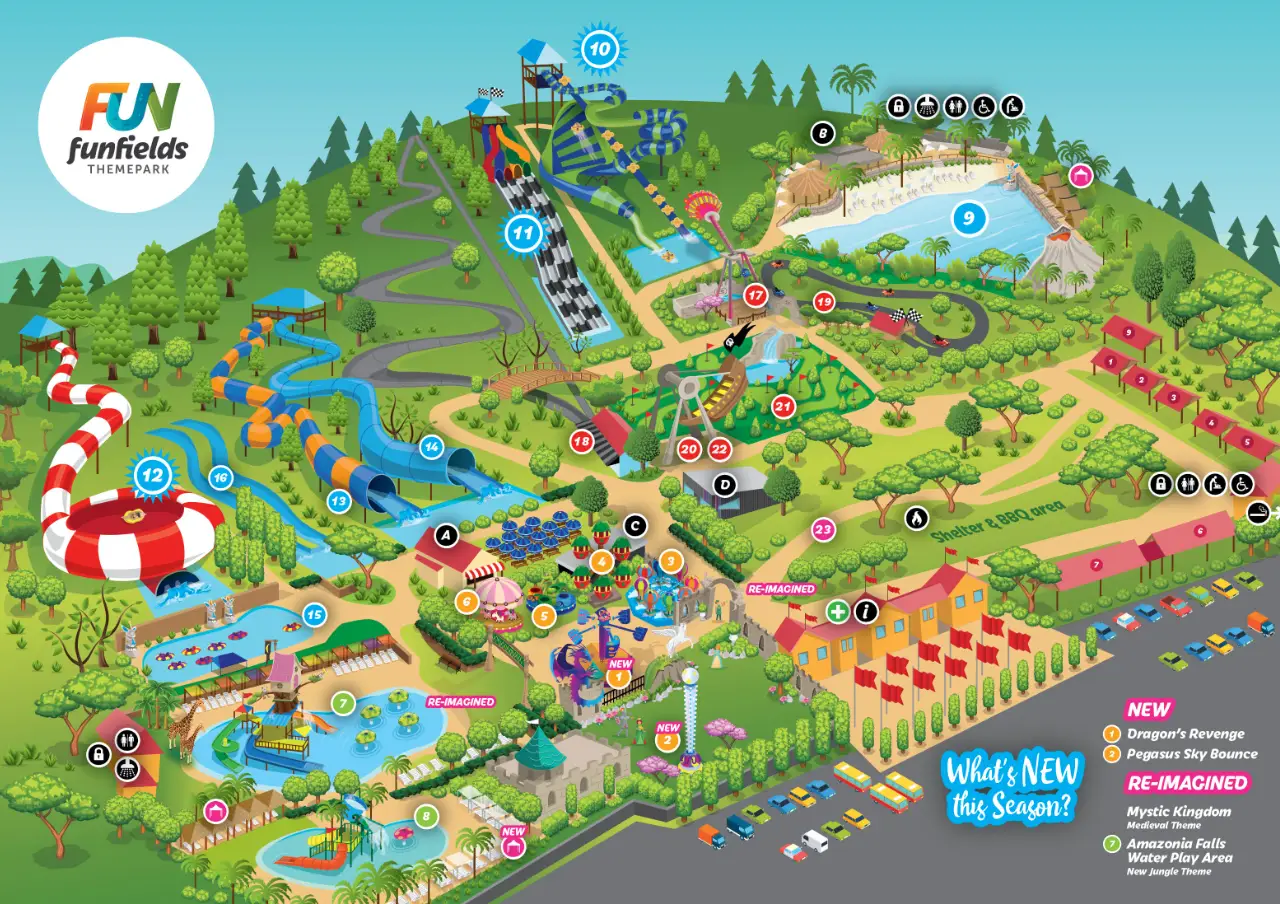Viewport: 1280px width, 904px height.
Task: Select the blue number 15 marker
Action: pyautogui.click(x=314, y=616)
